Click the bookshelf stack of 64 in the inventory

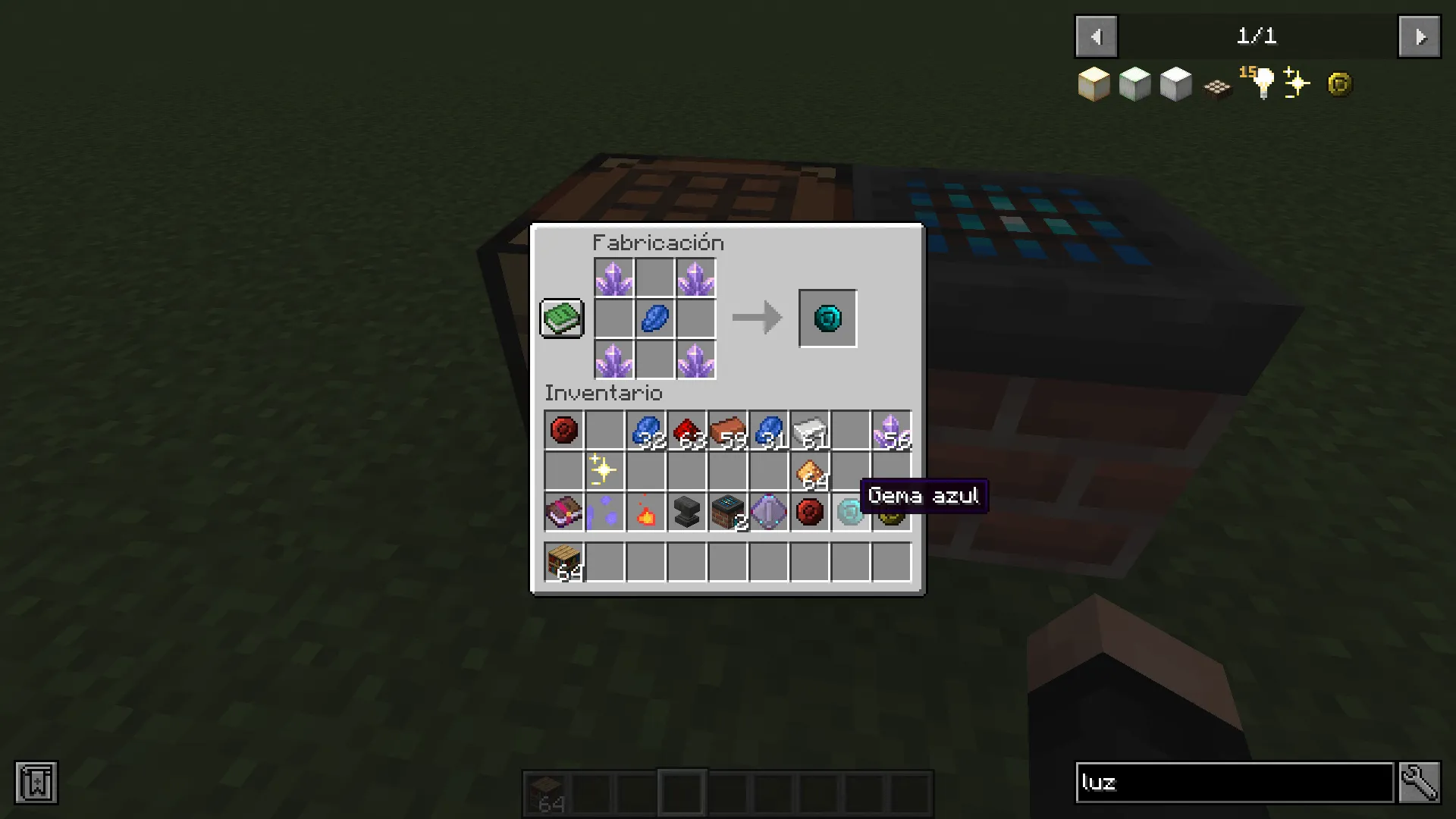[563, 560]
